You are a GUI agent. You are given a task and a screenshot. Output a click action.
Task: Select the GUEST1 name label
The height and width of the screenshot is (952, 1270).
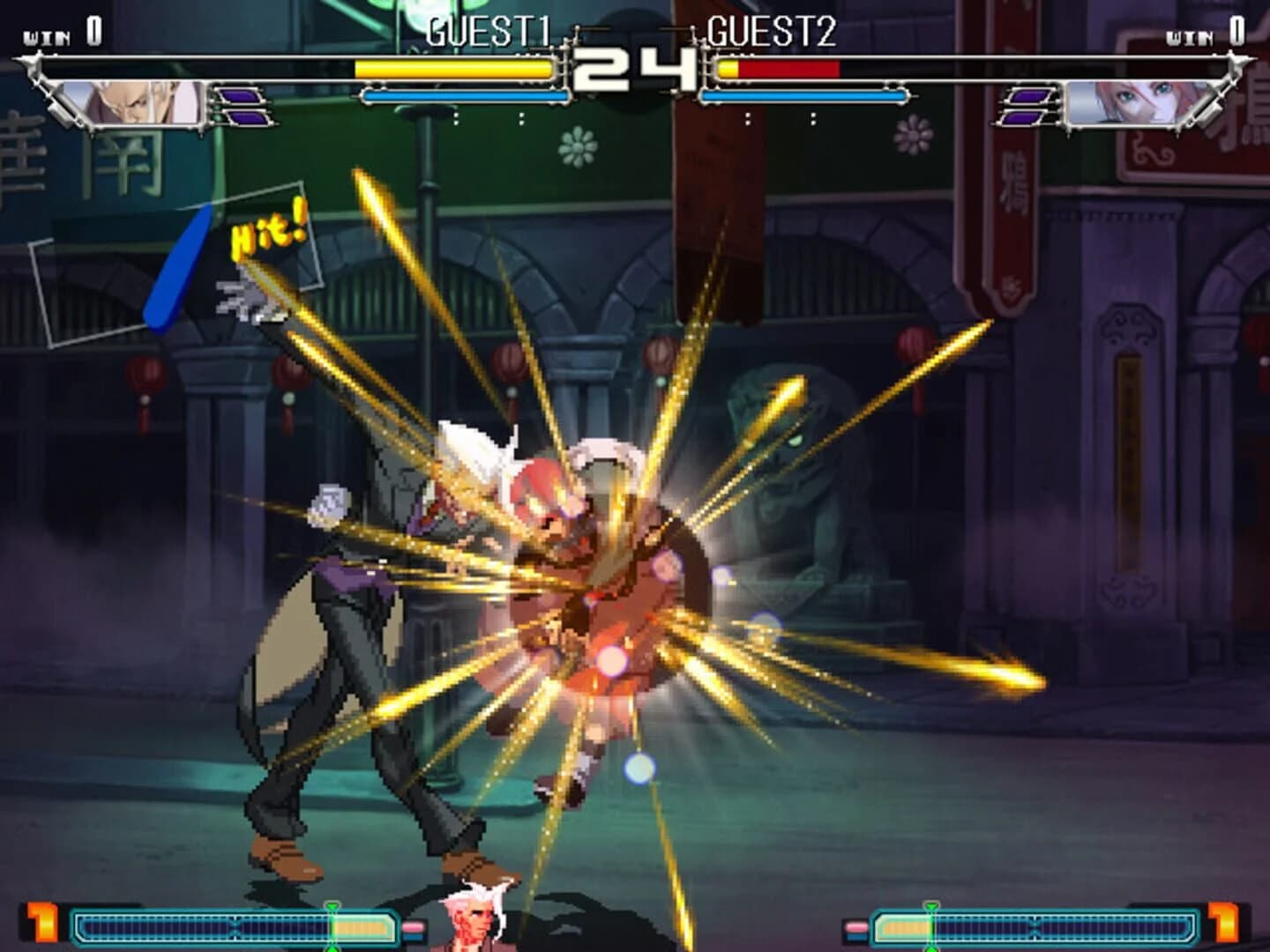coord(489,32)
